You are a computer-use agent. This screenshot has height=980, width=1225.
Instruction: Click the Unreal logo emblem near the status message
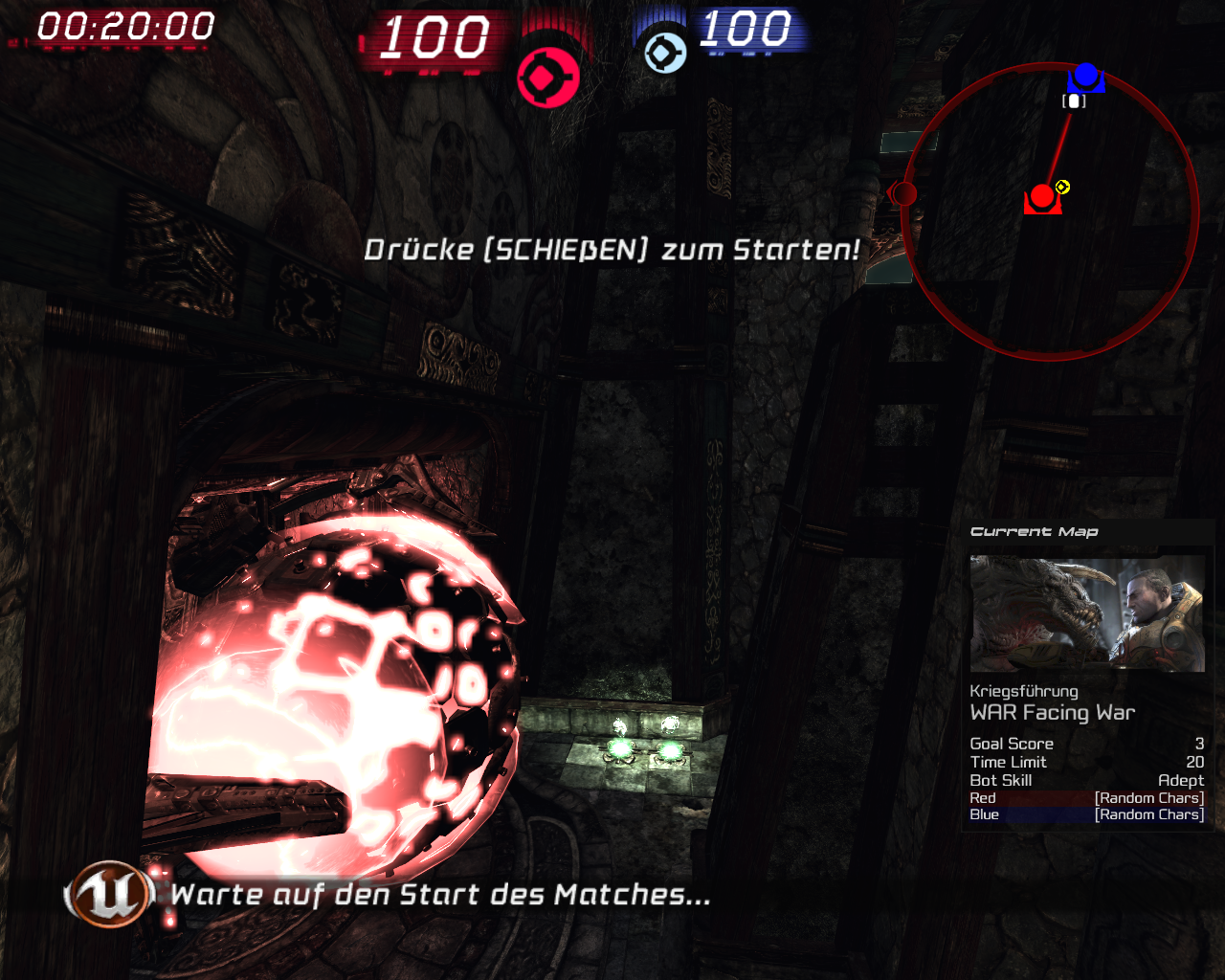pyautogui.click(x=108, y=896)
